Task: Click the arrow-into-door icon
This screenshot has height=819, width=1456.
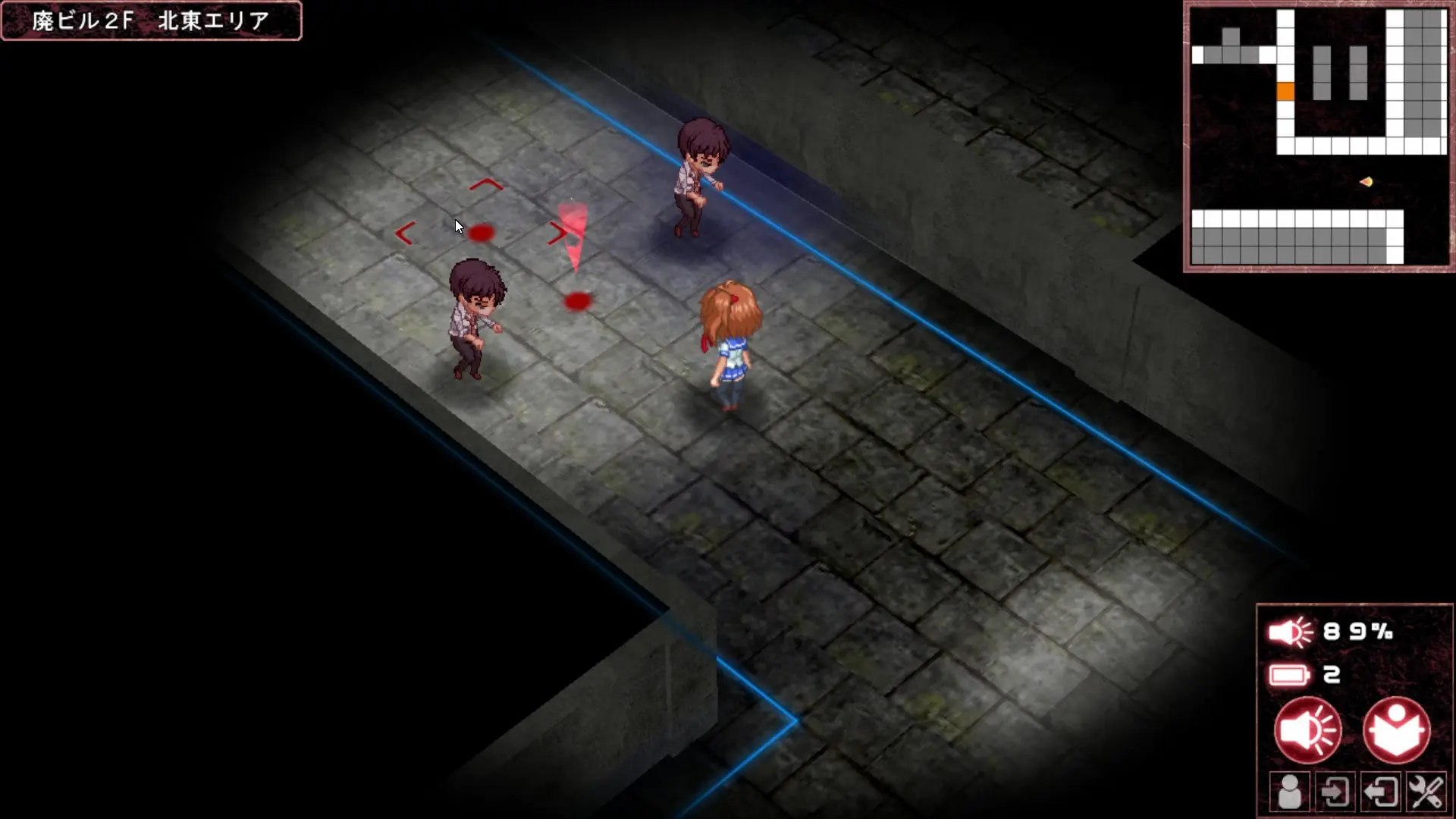Action: pos(1335,792)
